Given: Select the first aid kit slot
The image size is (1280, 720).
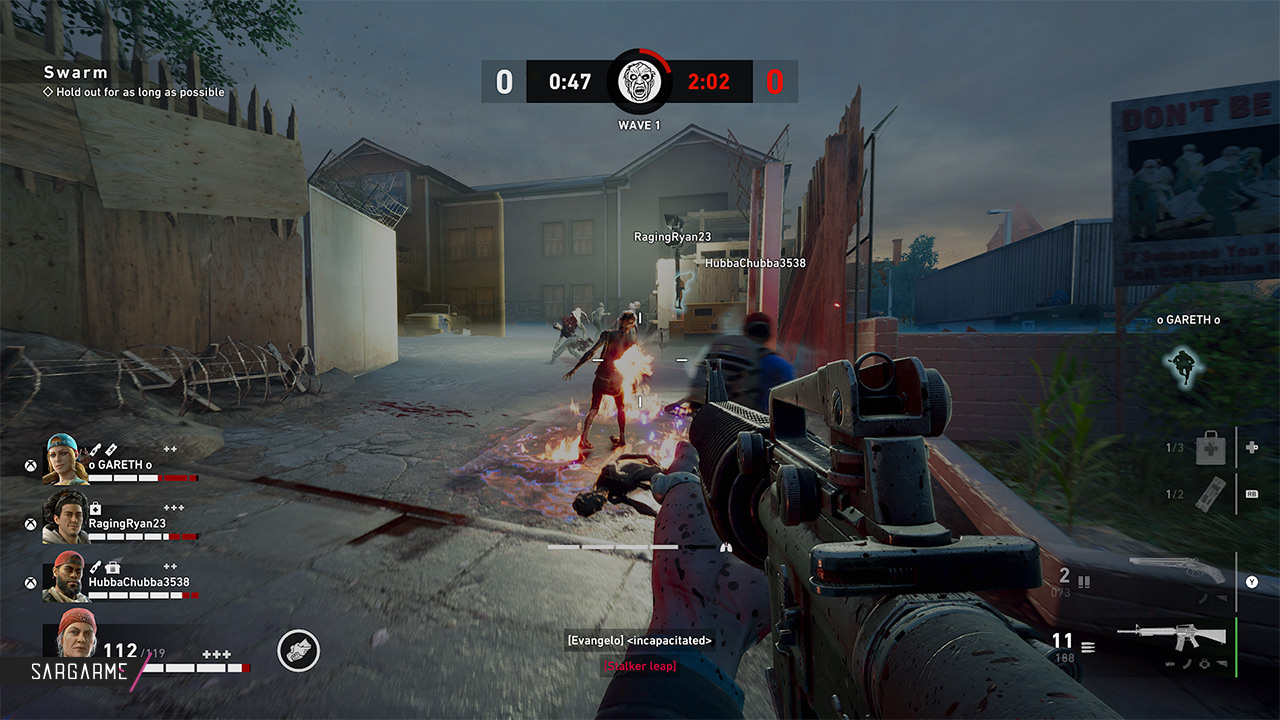Looking at the screenshot, I should point(1211,448).
